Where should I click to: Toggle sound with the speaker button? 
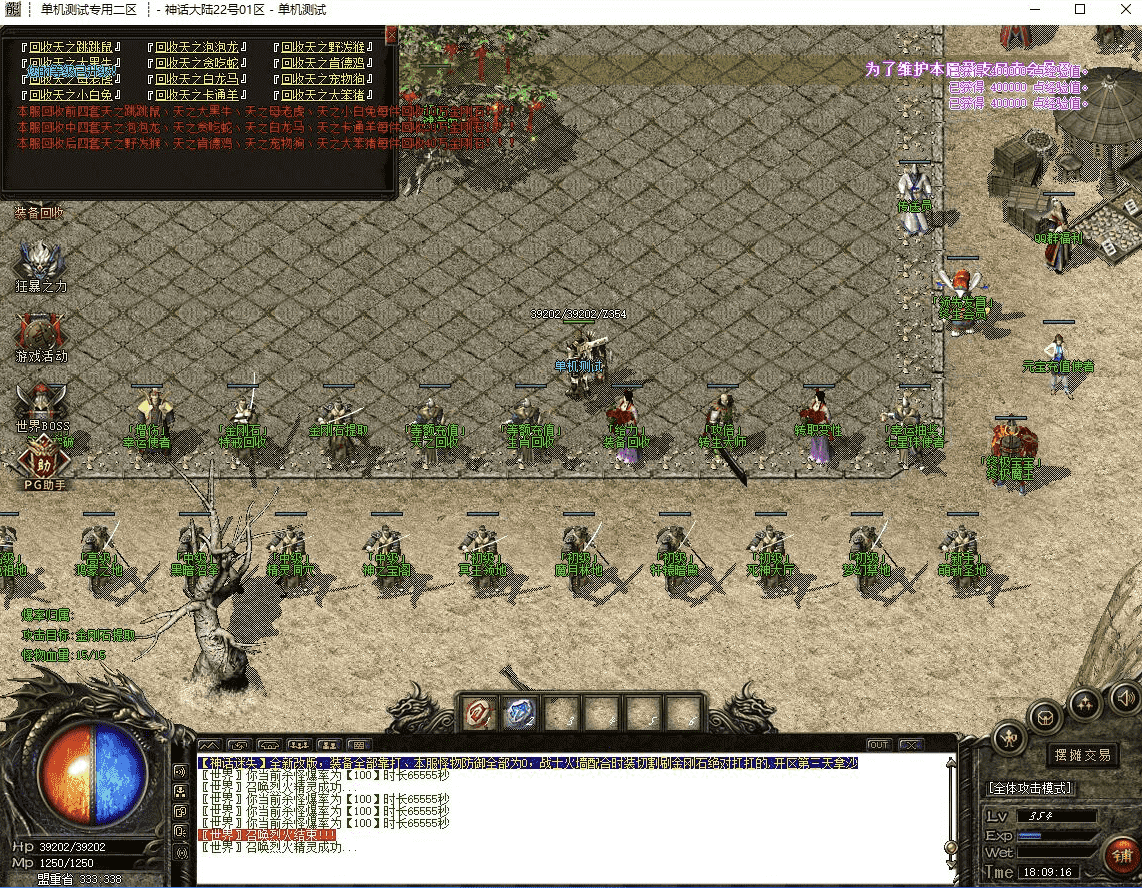(1124, 696)
